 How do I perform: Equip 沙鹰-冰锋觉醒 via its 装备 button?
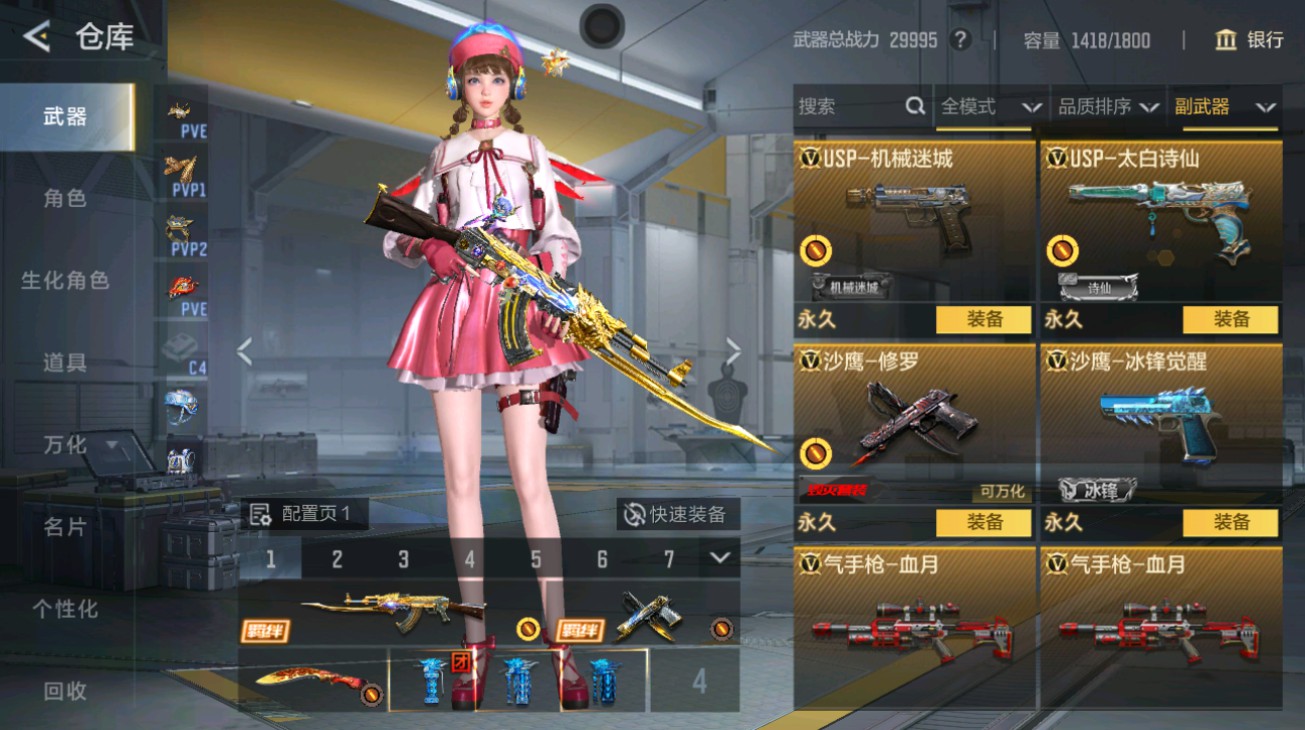(1231, 522)
